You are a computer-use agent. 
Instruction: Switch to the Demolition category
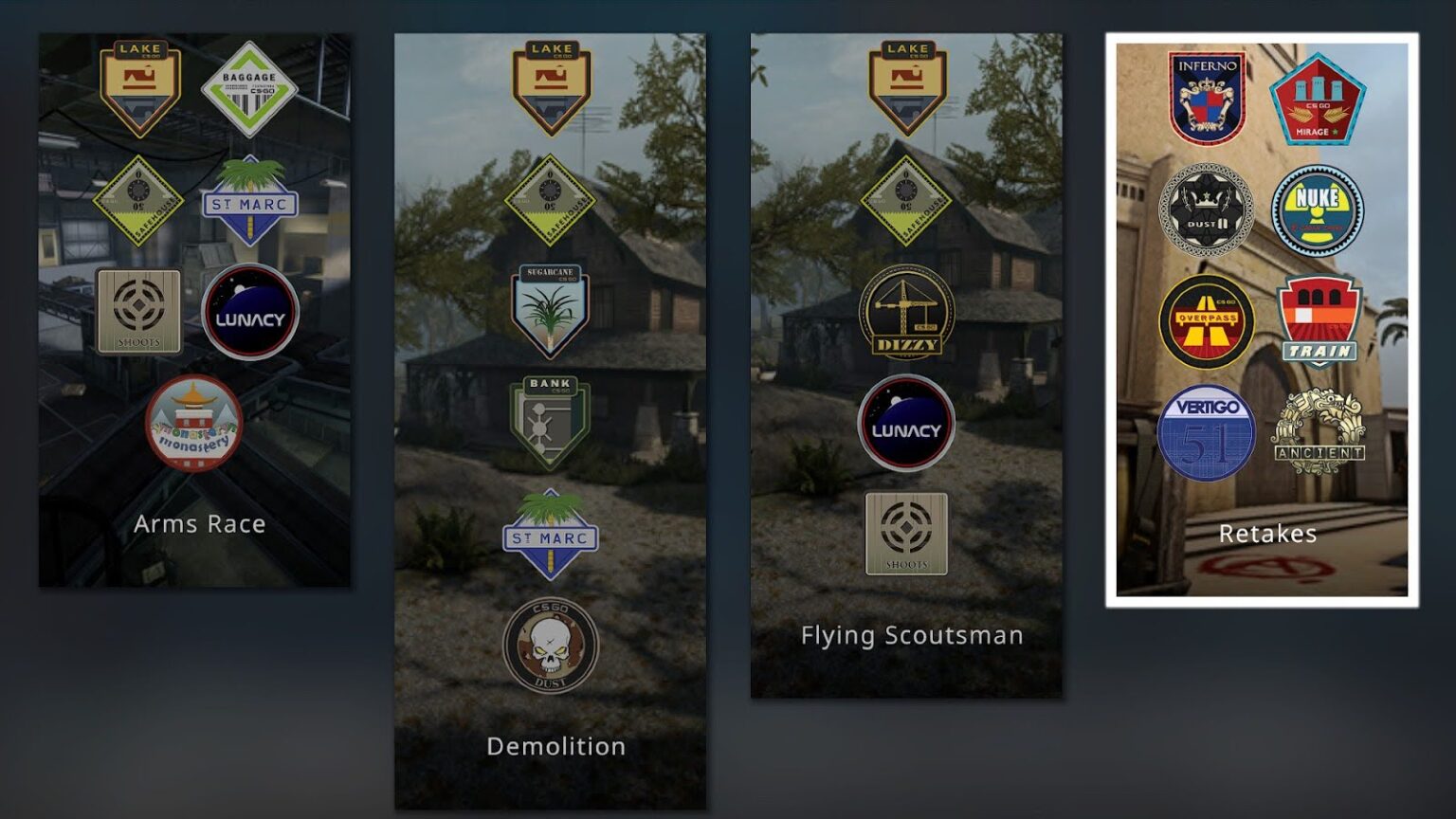point(555,746)
